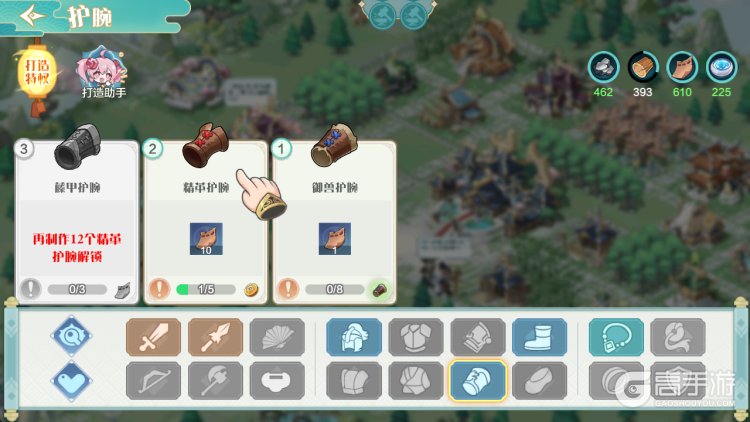Viewport: 750px width, 422px height.
Task: Tap the wood log resource icon
Action: point(642,67)
